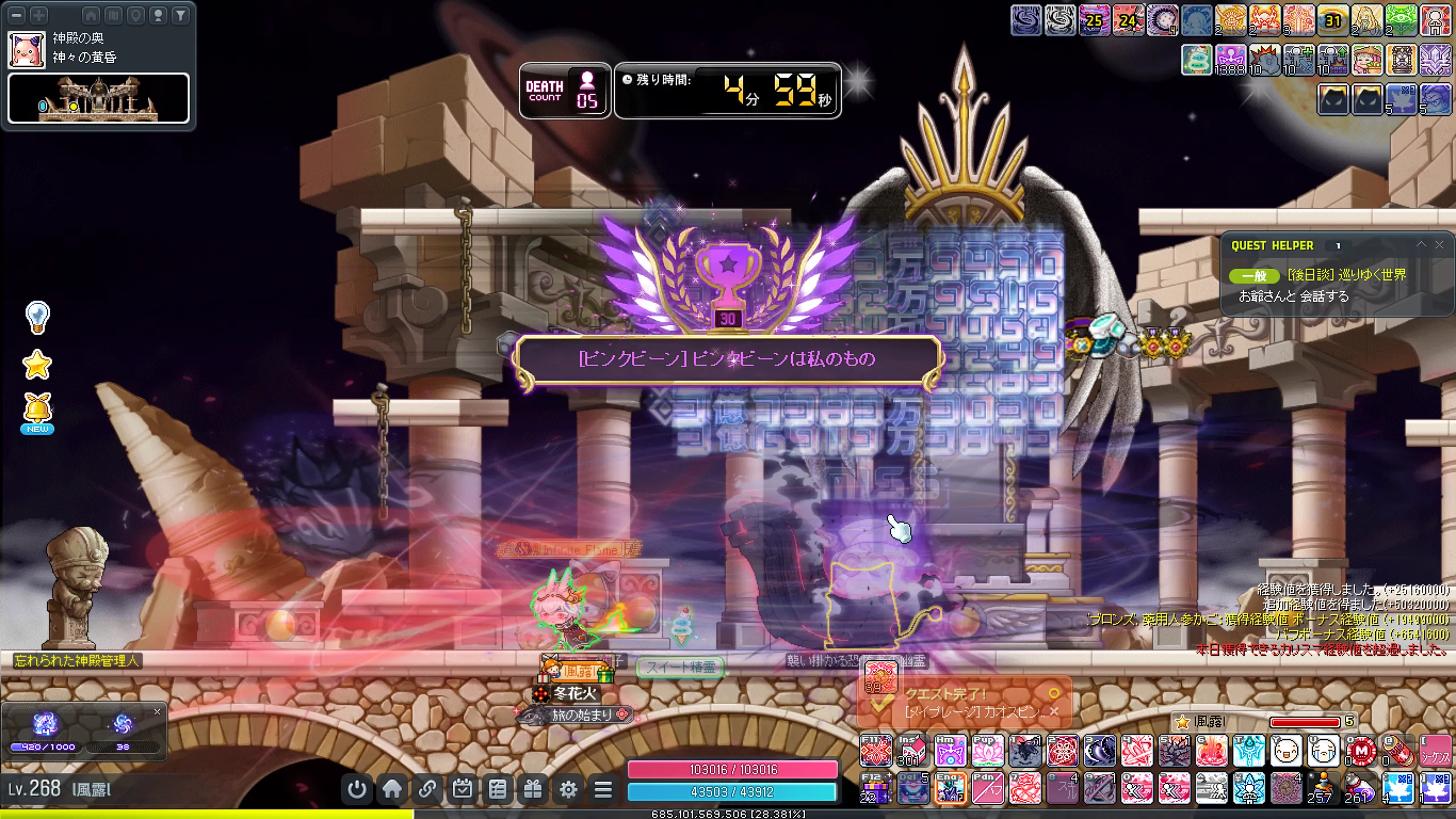Open the gift box menu button
The image size is (1456, 819).
[x=533, y=789]
